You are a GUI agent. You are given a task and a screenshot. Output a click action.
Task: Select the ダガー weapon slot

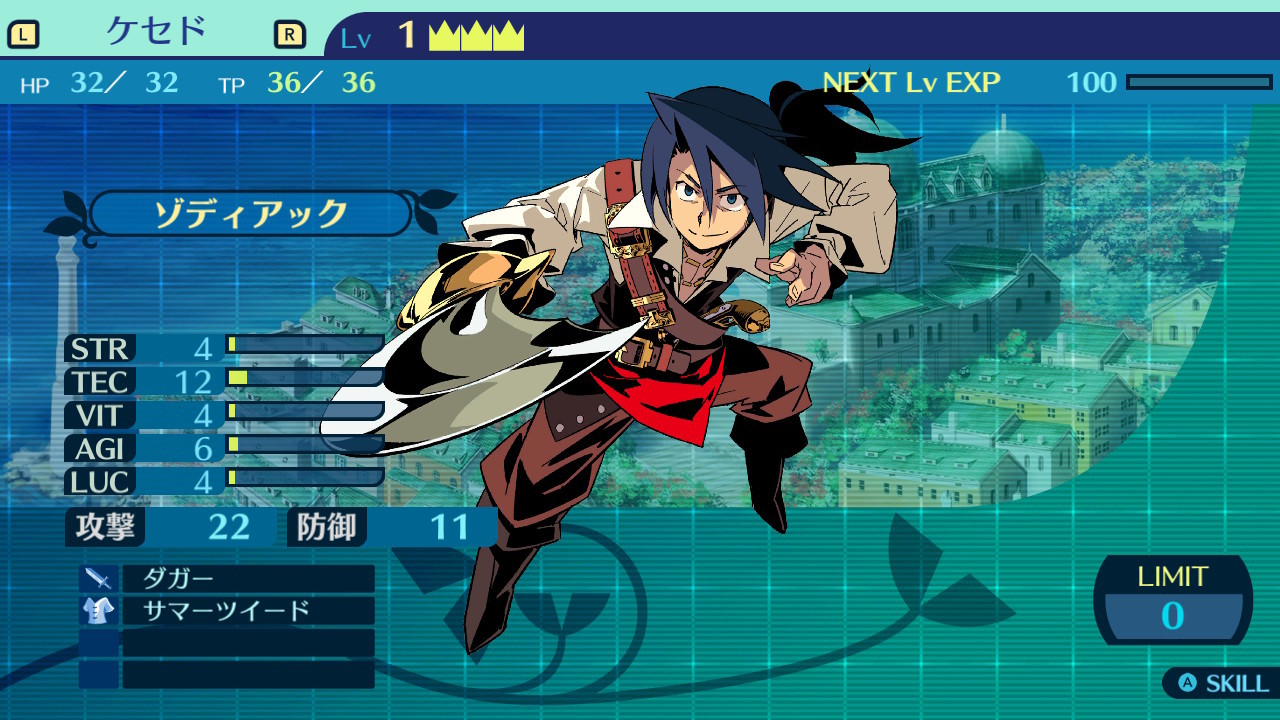[247, 578]
